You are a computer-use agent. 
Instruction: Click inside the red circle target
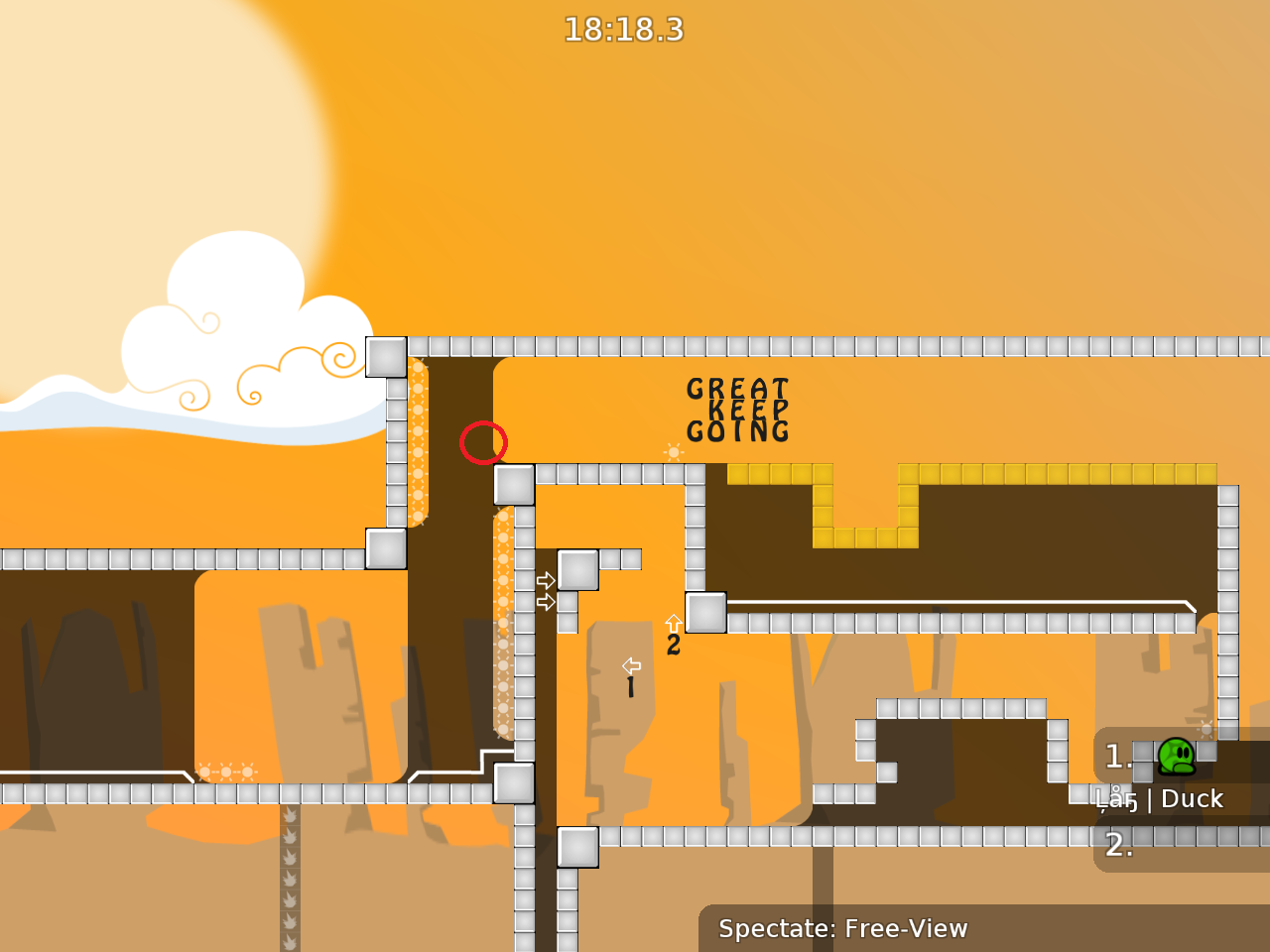484,443
